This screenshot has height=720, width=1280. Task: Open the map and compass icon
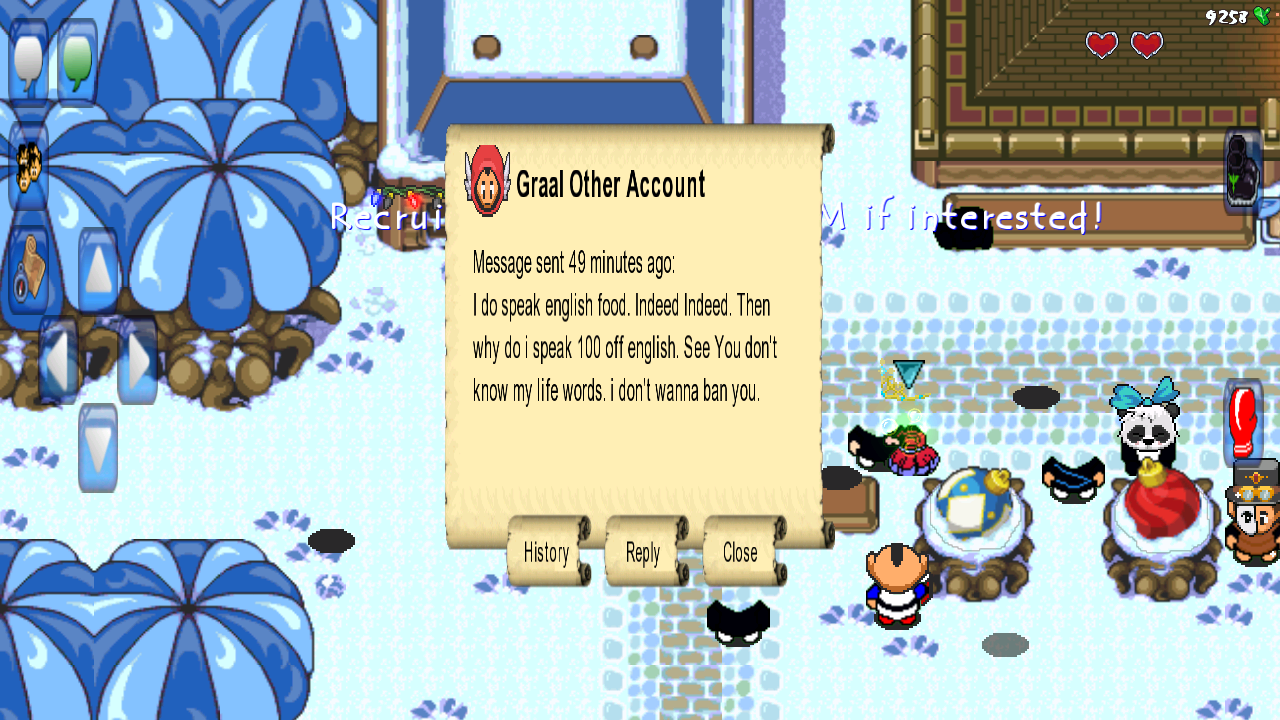29,270
